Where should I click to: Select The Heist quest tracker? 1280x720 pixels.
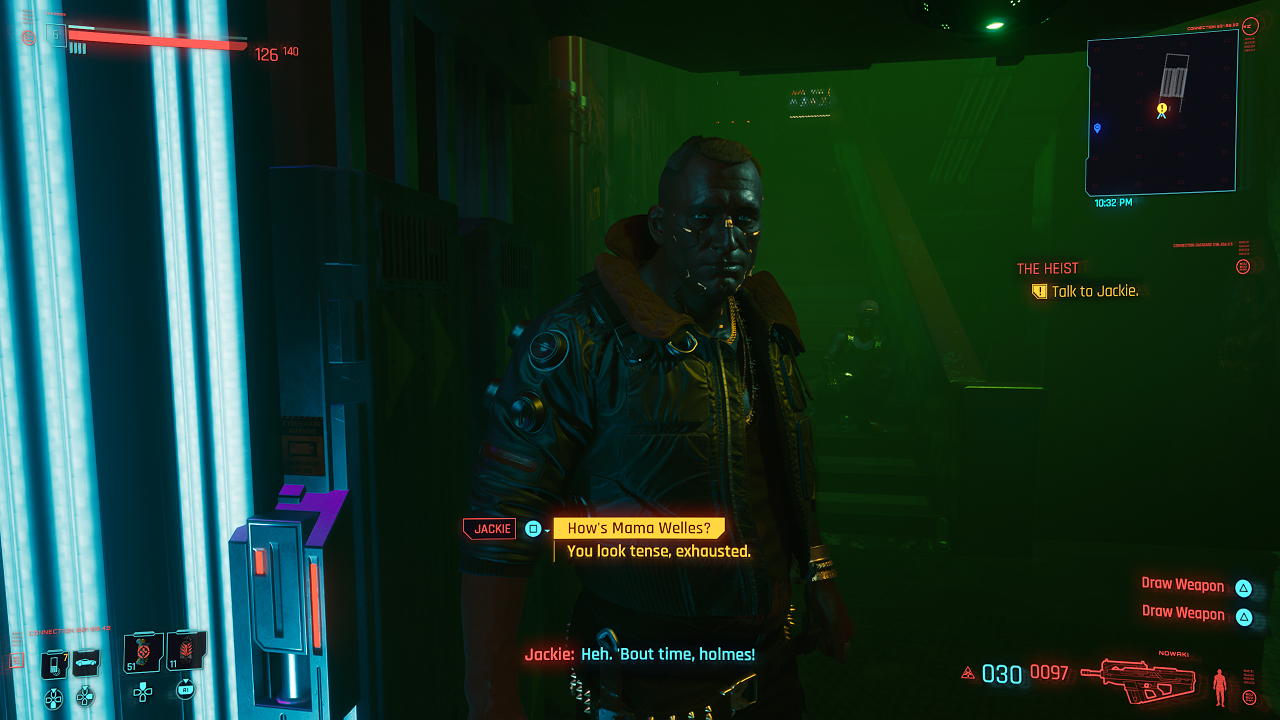click(x=1047, y=269)
